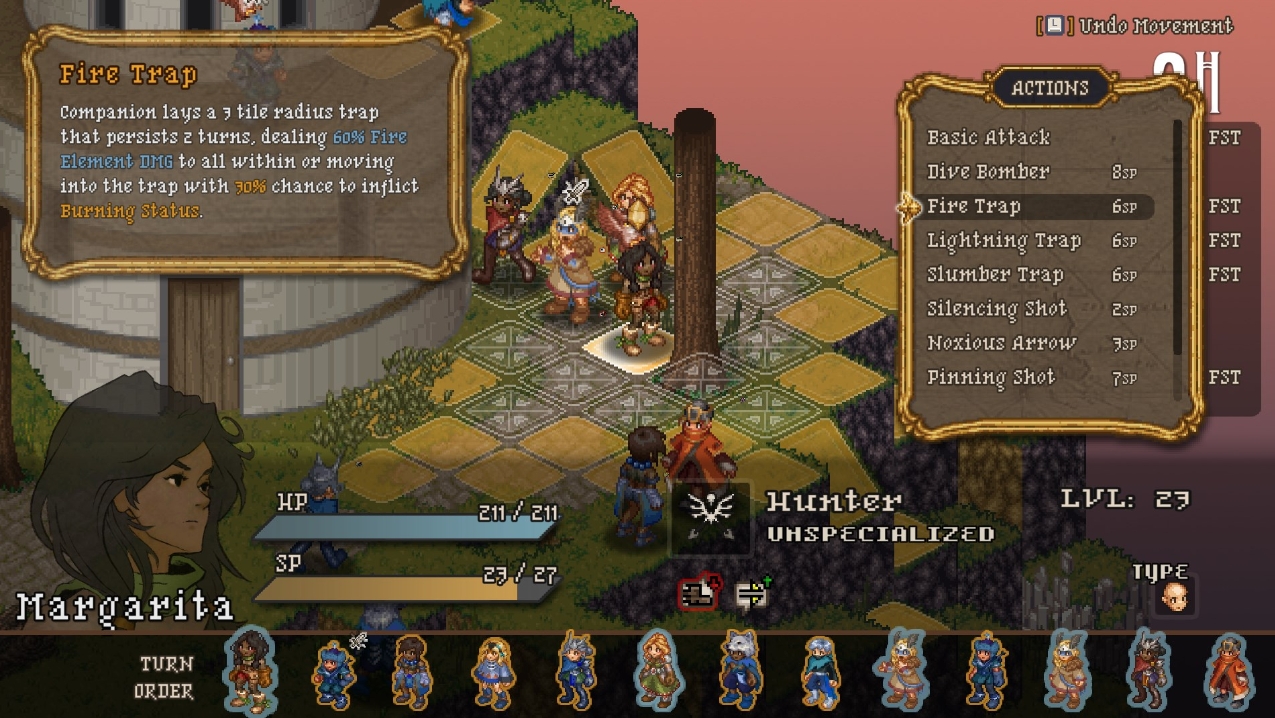Image resolution: width=1275 pixels, height=718 pixels.
Task: Pick the Lightning Trap action
Action: (1003, 241)
